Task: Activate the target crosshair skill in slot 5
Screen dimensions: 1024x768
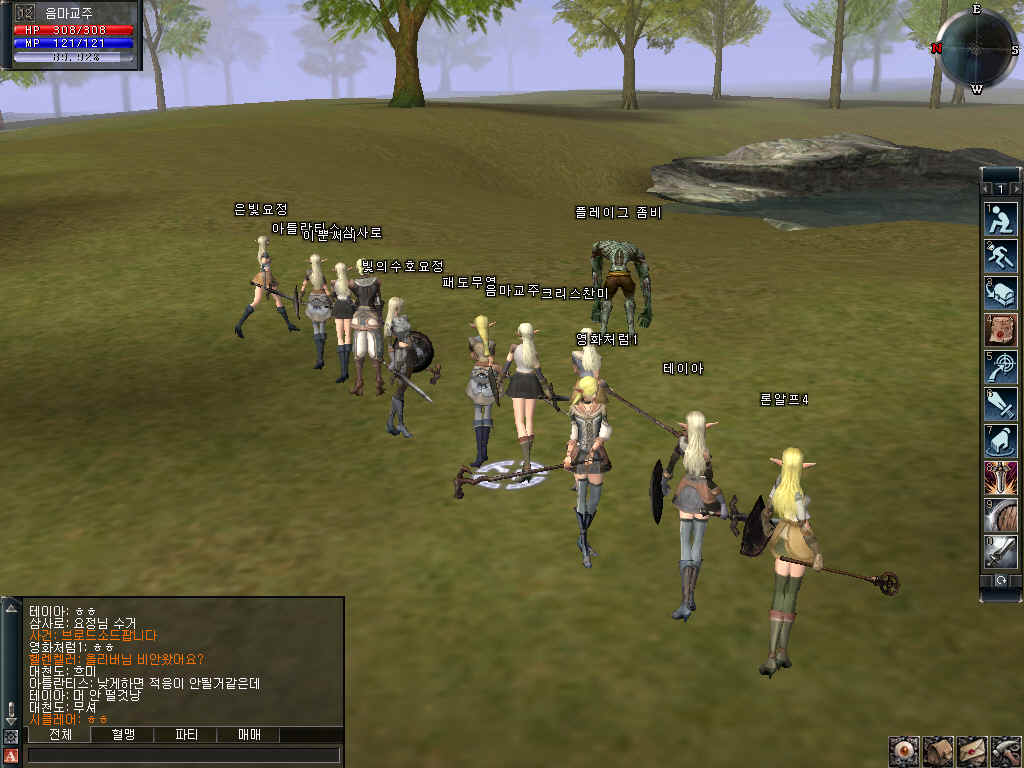Action: tap(1001, 367)
